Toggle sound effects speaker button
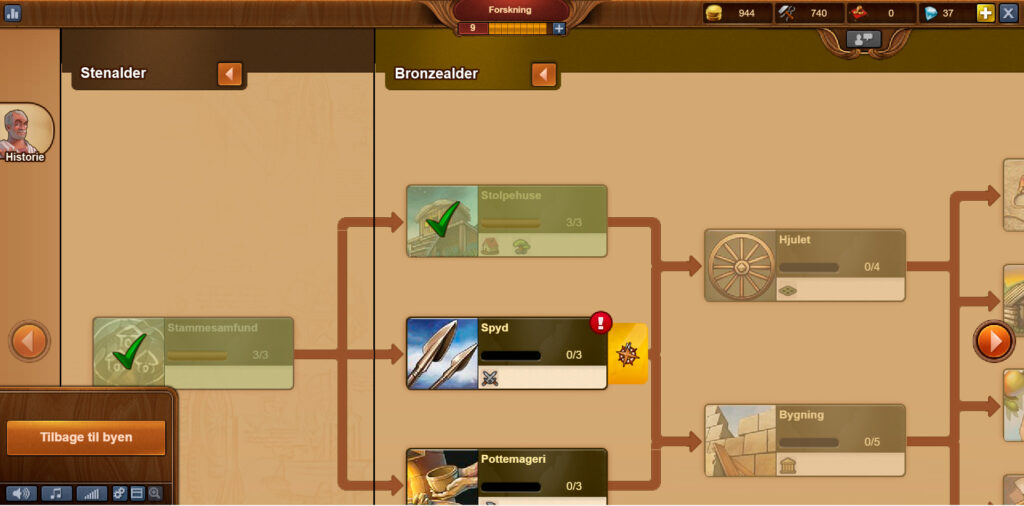Viewport: 1024px width, 506px height. tap(21, 493)
